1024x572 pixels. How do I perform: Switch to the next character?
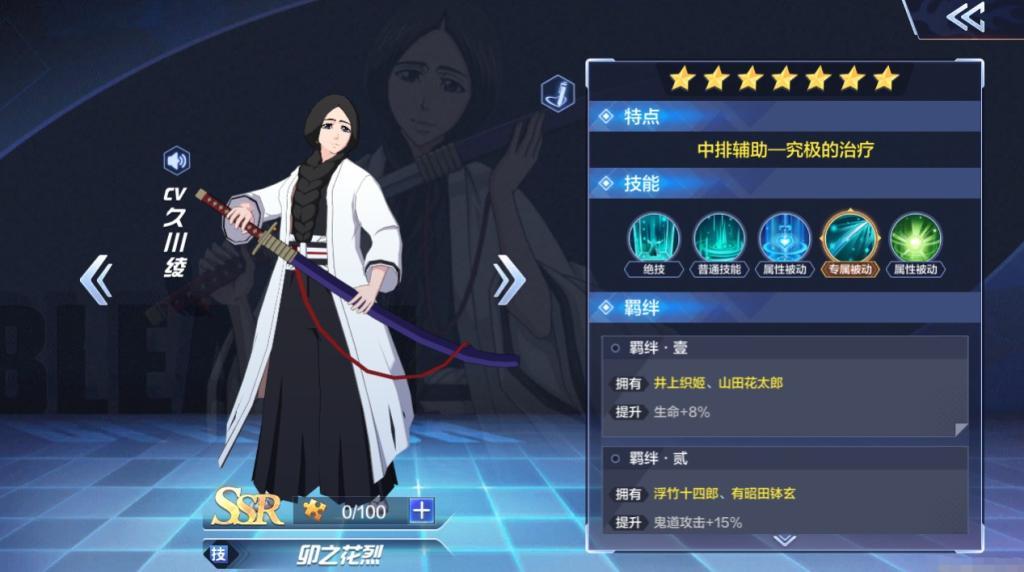point(508,279)
